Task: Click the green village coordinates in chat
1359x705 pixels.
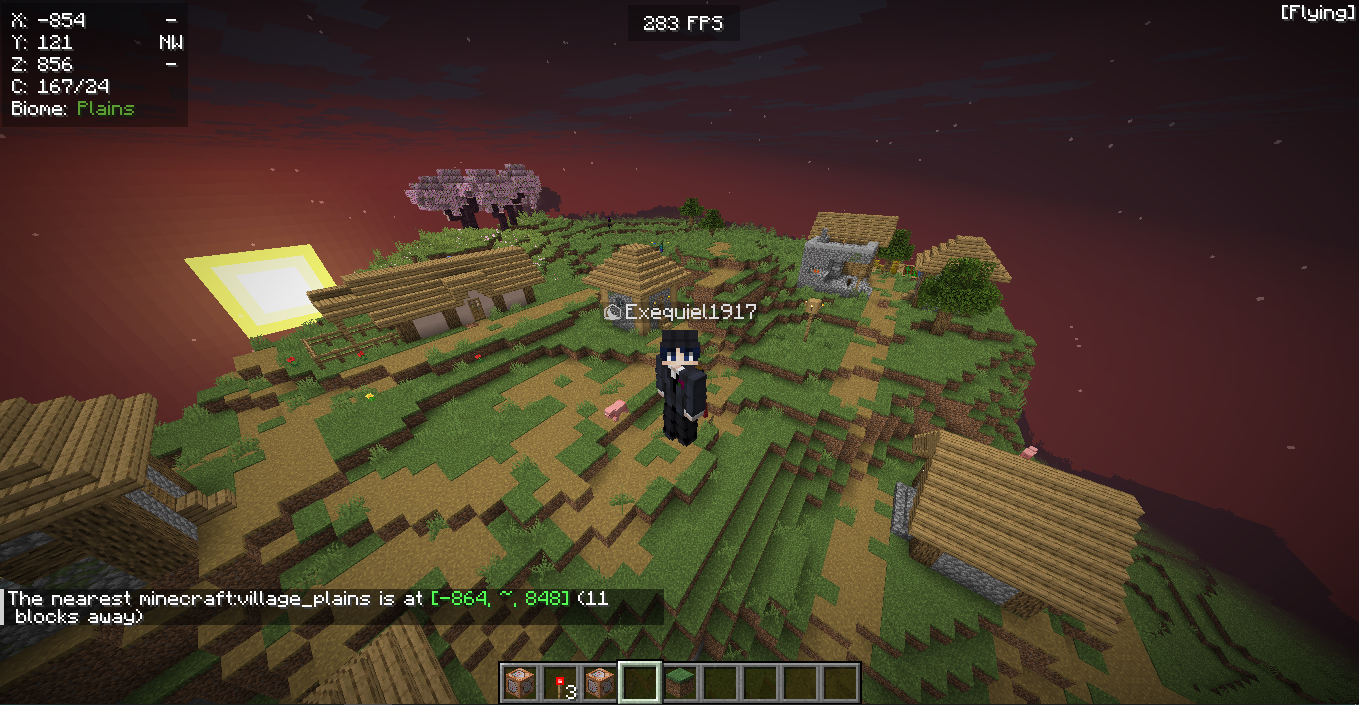Action: coord(500,598)
